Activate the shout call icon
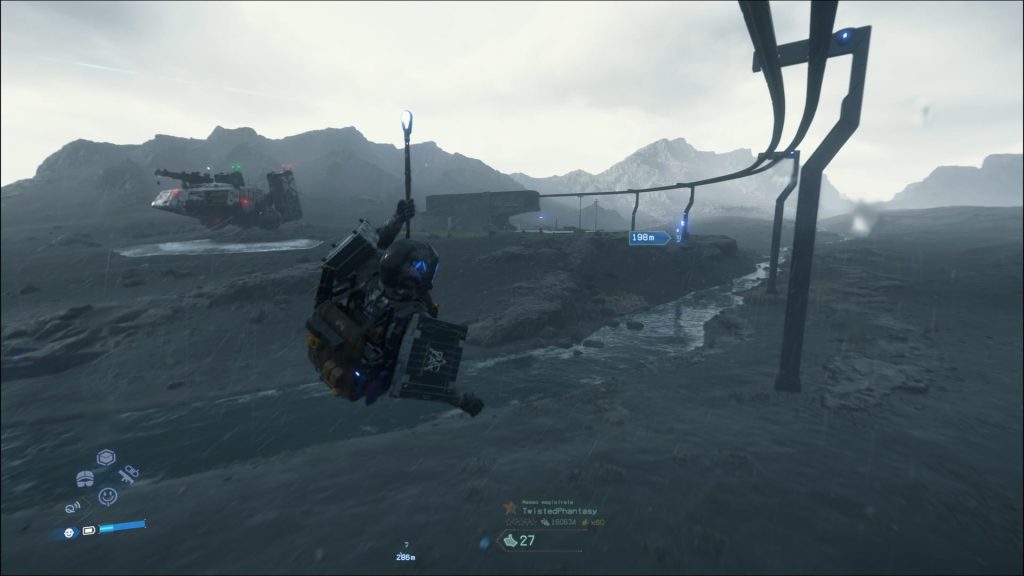 point(74,506)
